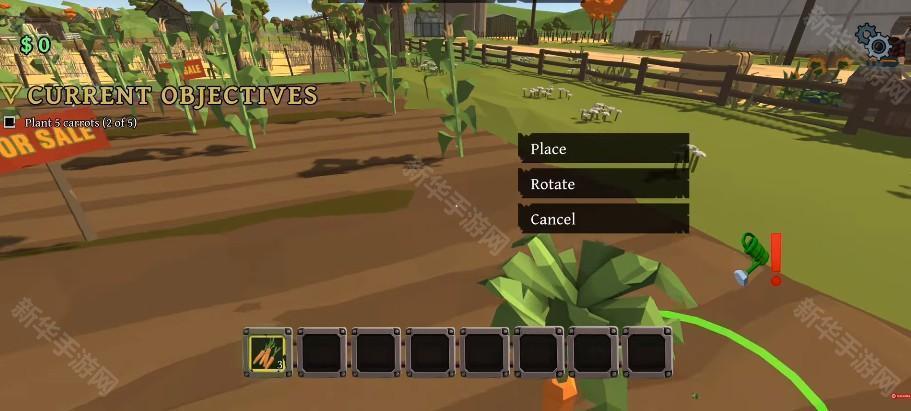Select the carrots hotbar slot
This screenshot has width=911, height=411.
click(268, 352)
